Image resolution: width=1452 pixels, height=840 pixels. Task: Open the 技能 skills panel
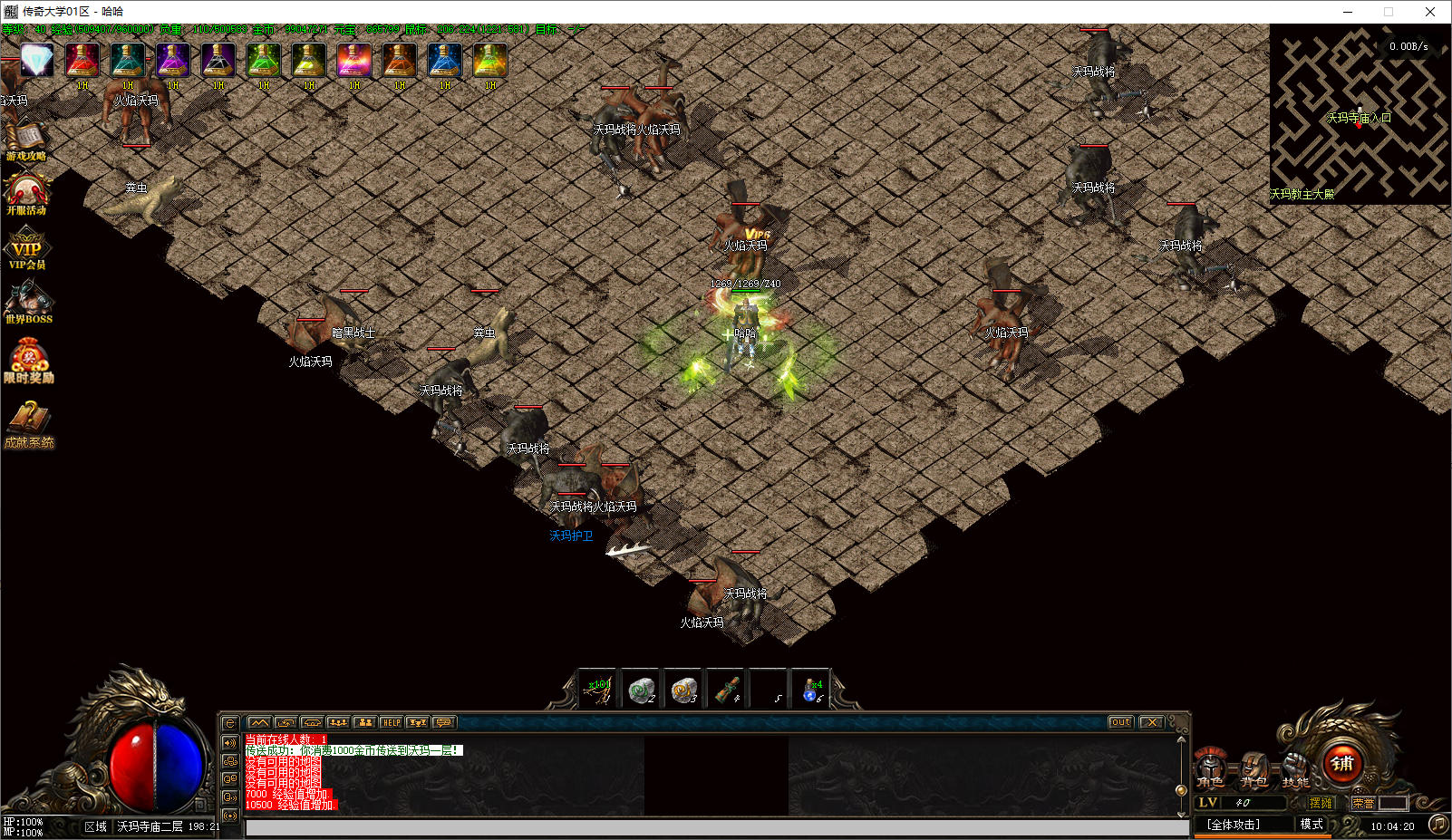[1296, 769]
